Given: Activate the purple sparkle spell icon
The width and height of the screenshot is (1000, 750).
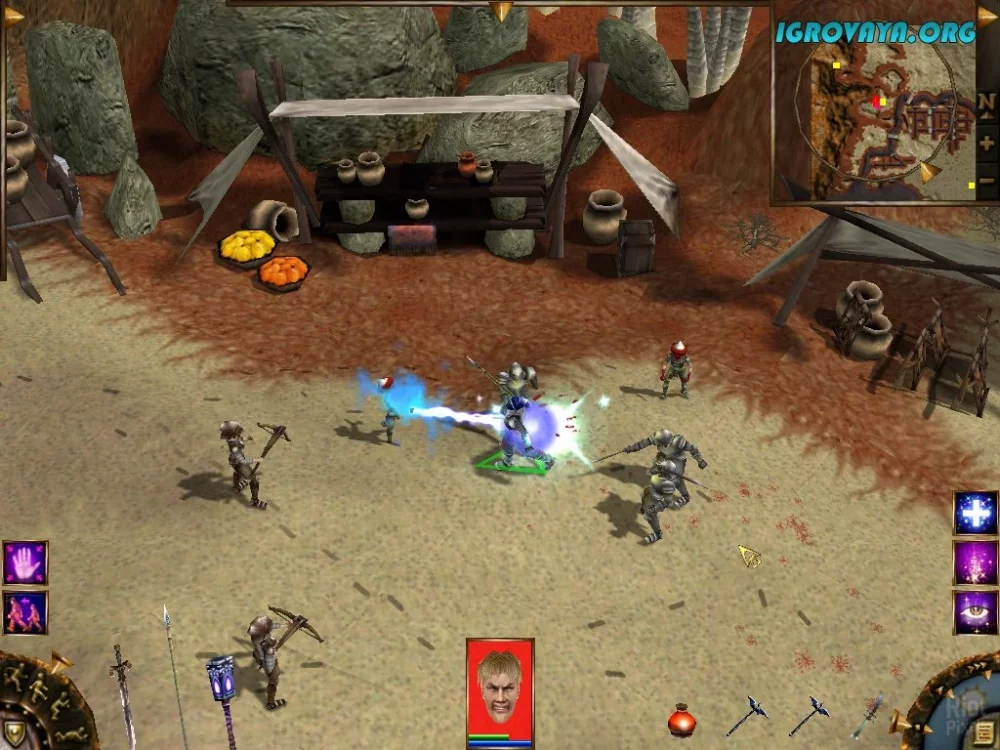Looking at the screenshot, I should tap(975, 563).
